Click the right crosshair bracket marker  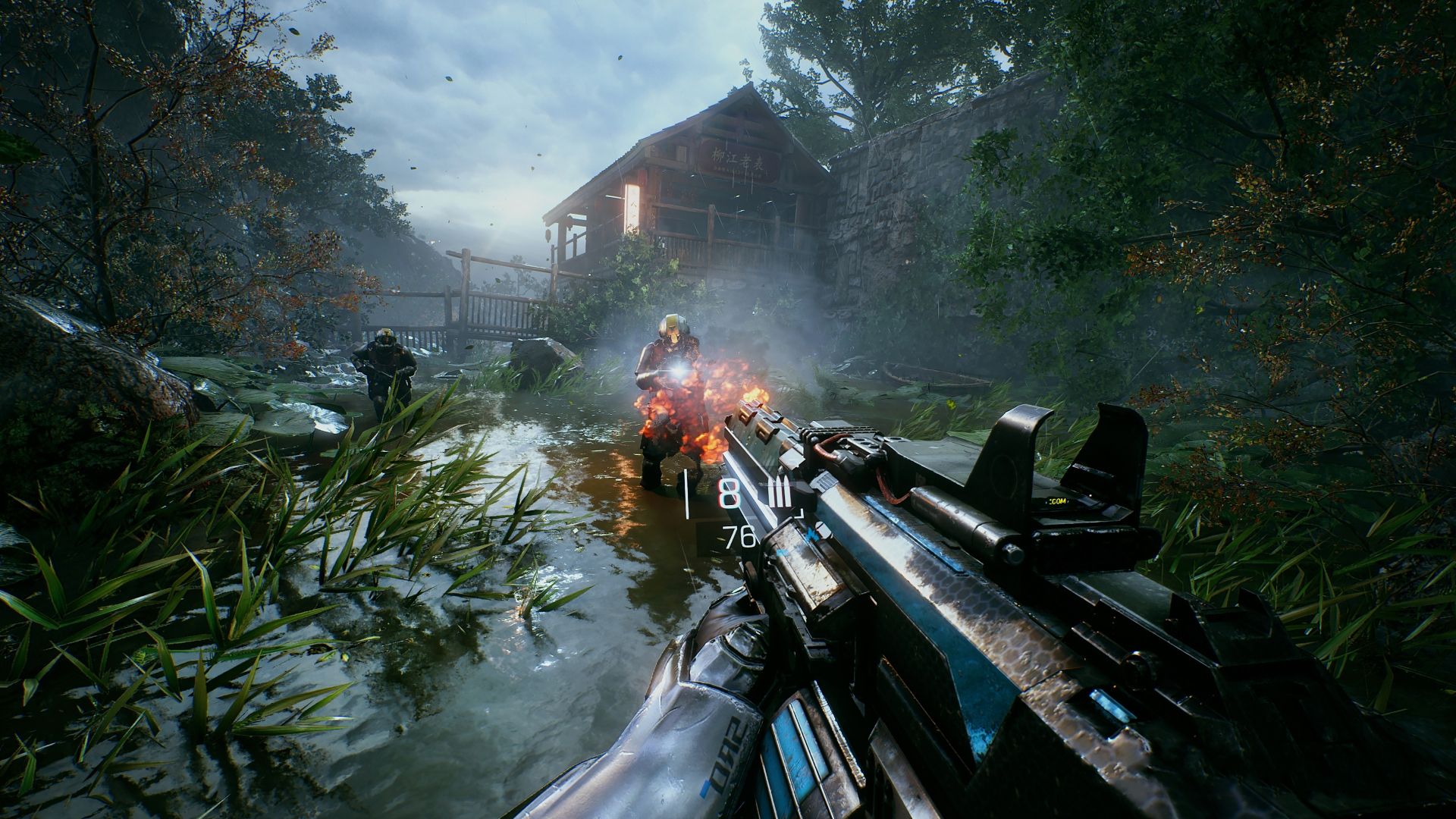(x=799, y=514)
